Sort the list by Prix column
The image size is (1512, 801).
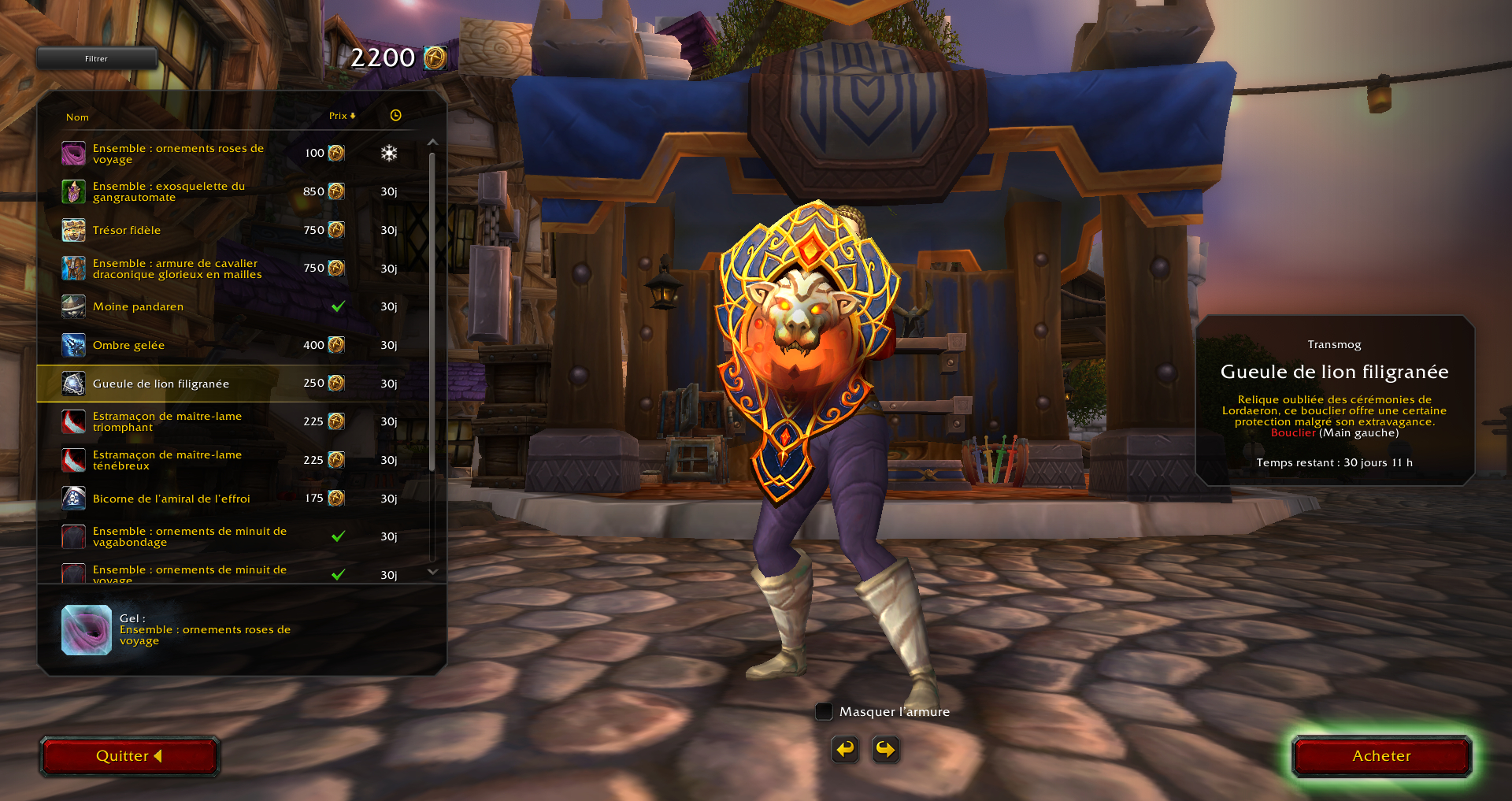click(342, 116)
